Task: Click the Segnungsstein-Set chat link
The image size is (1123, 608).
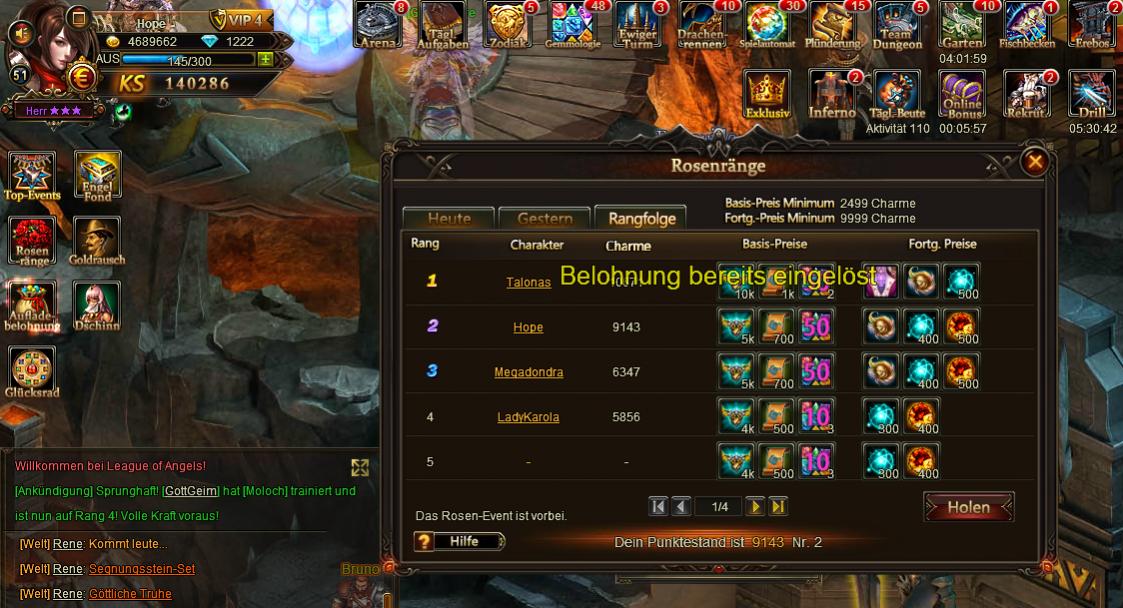Action: 141,569
